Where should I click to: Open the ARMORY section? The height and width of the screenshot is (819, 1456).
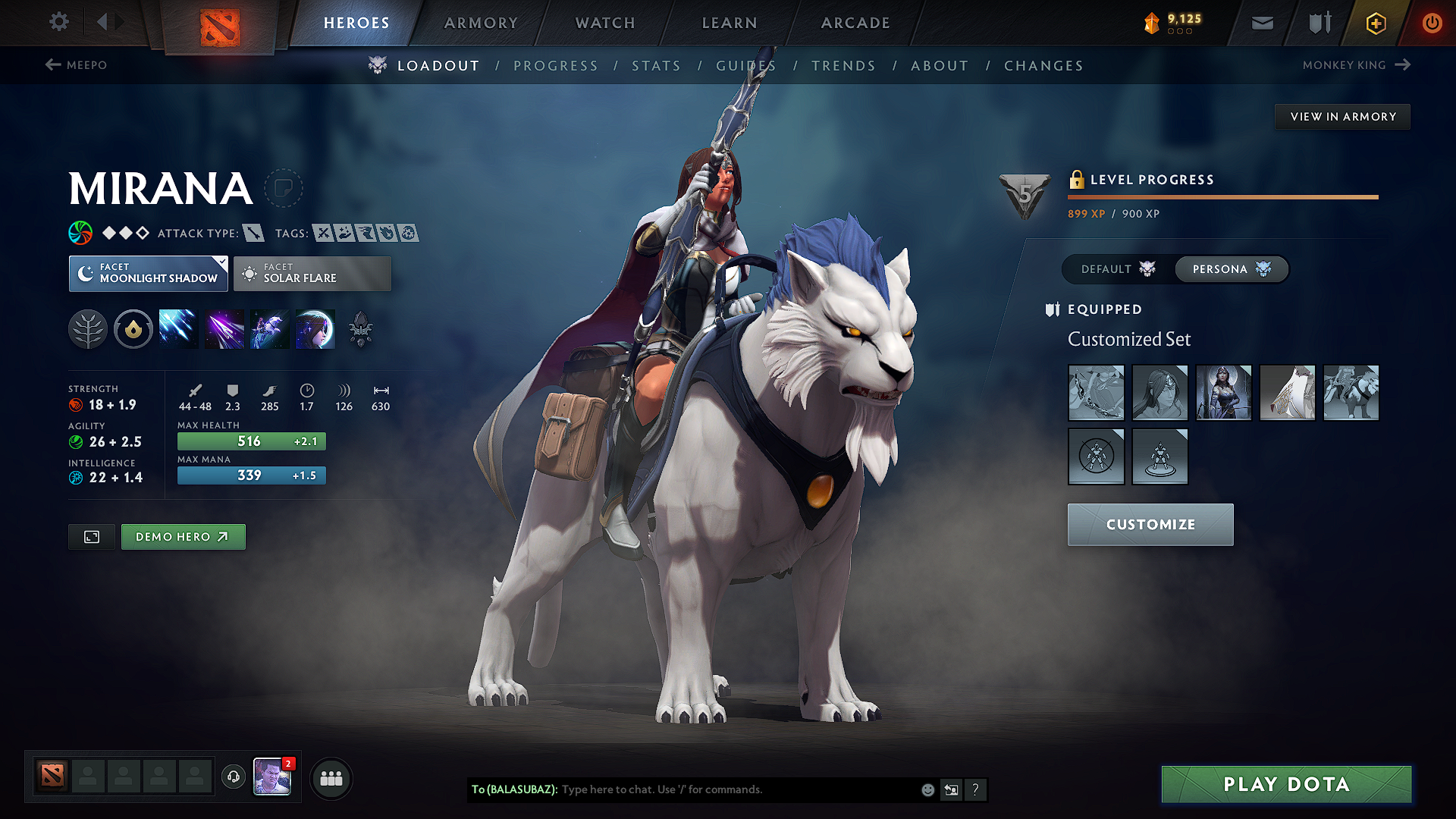(x=480, y=23)
